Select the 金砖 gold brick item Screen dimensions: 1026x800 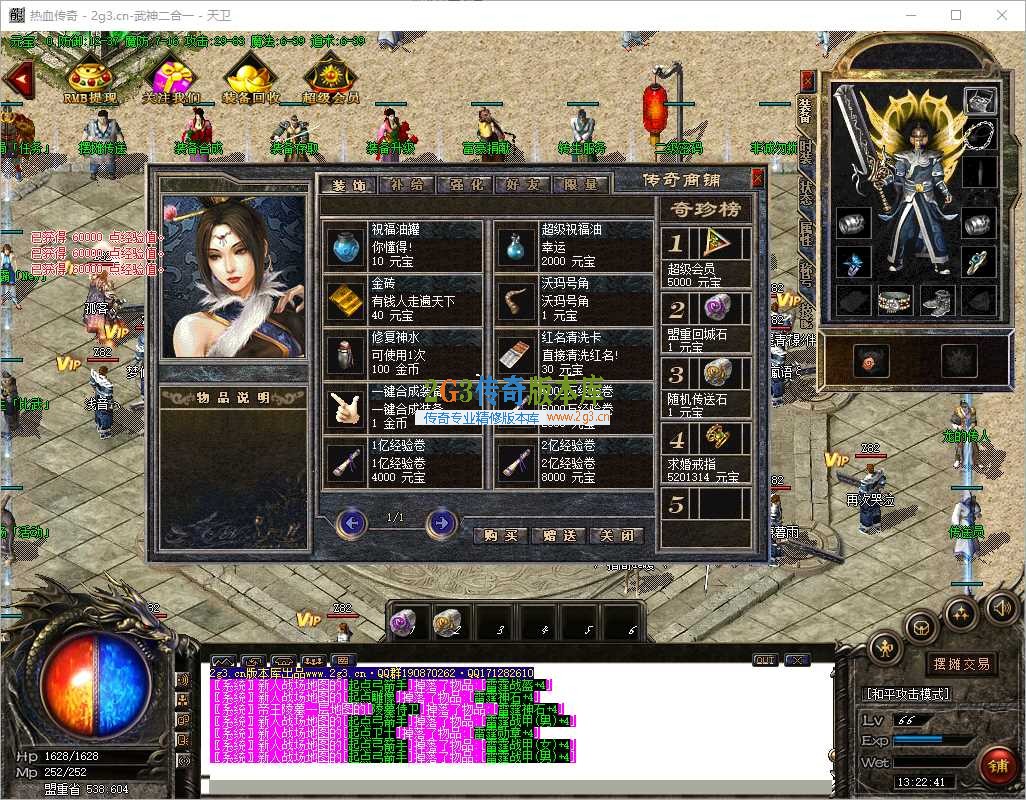pos(349,300)
